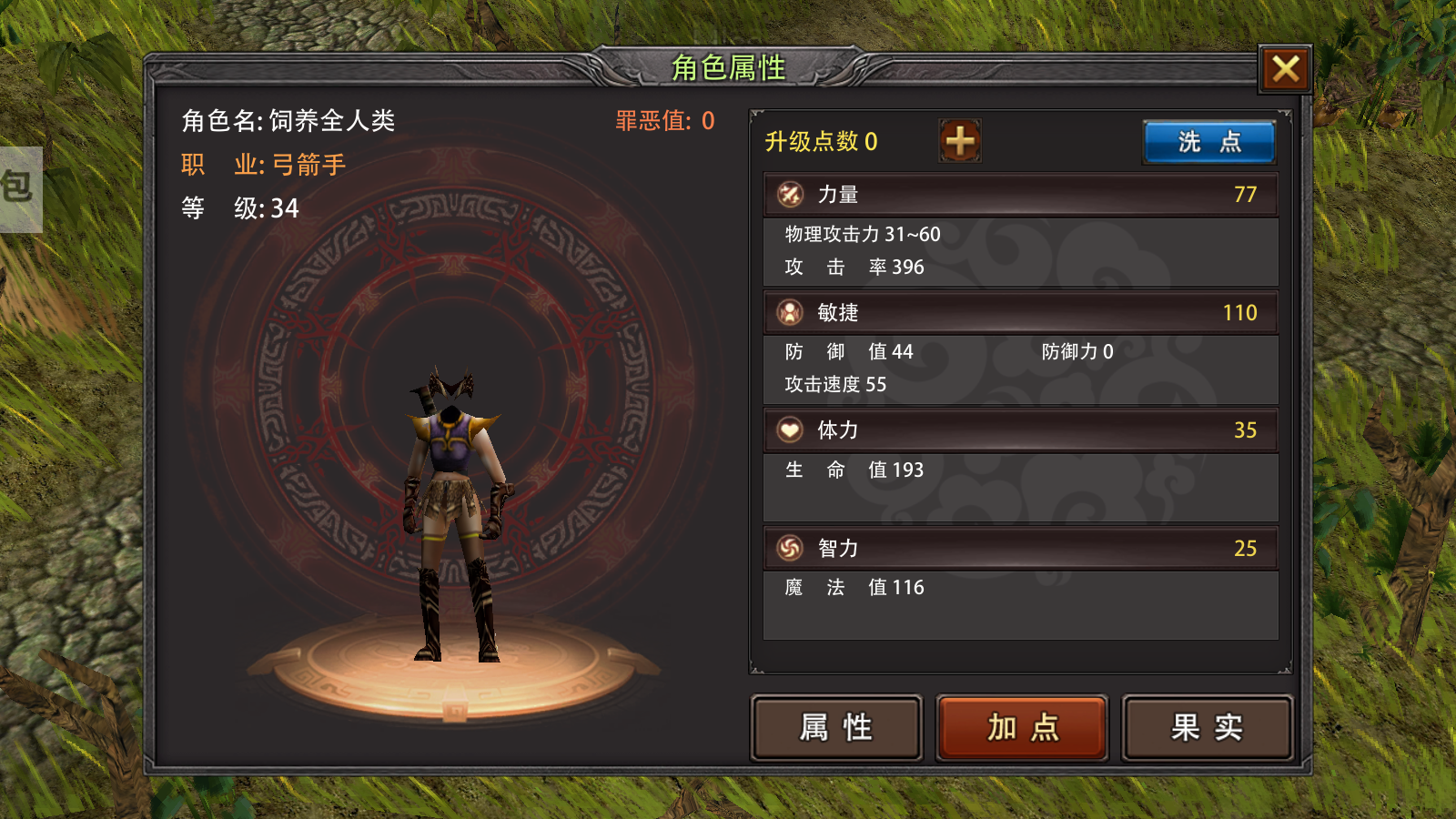Select the strength value 77
The height and width of the screenshot is (819, 1456).
pos(1248,194)
